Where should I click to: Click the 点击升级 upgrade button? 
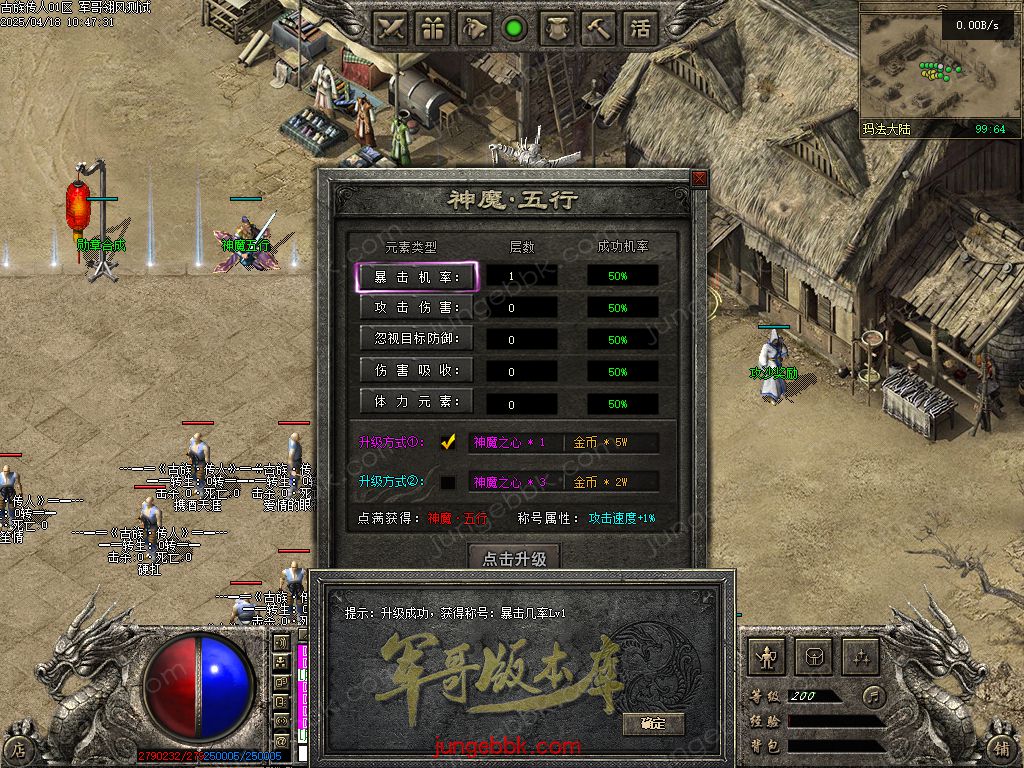click(x=514, y=558)
